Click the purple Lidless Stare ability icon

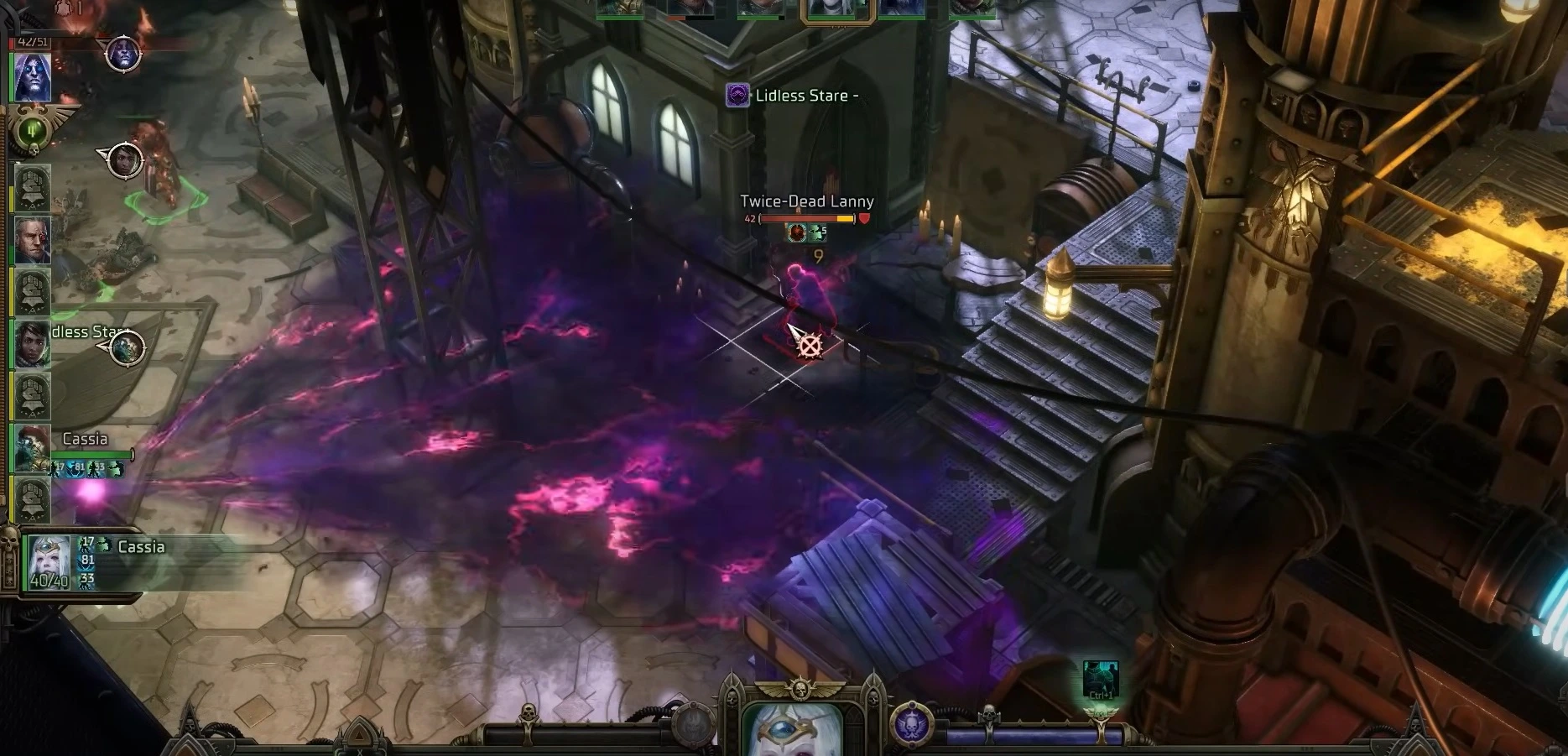[x=737, y=96]
